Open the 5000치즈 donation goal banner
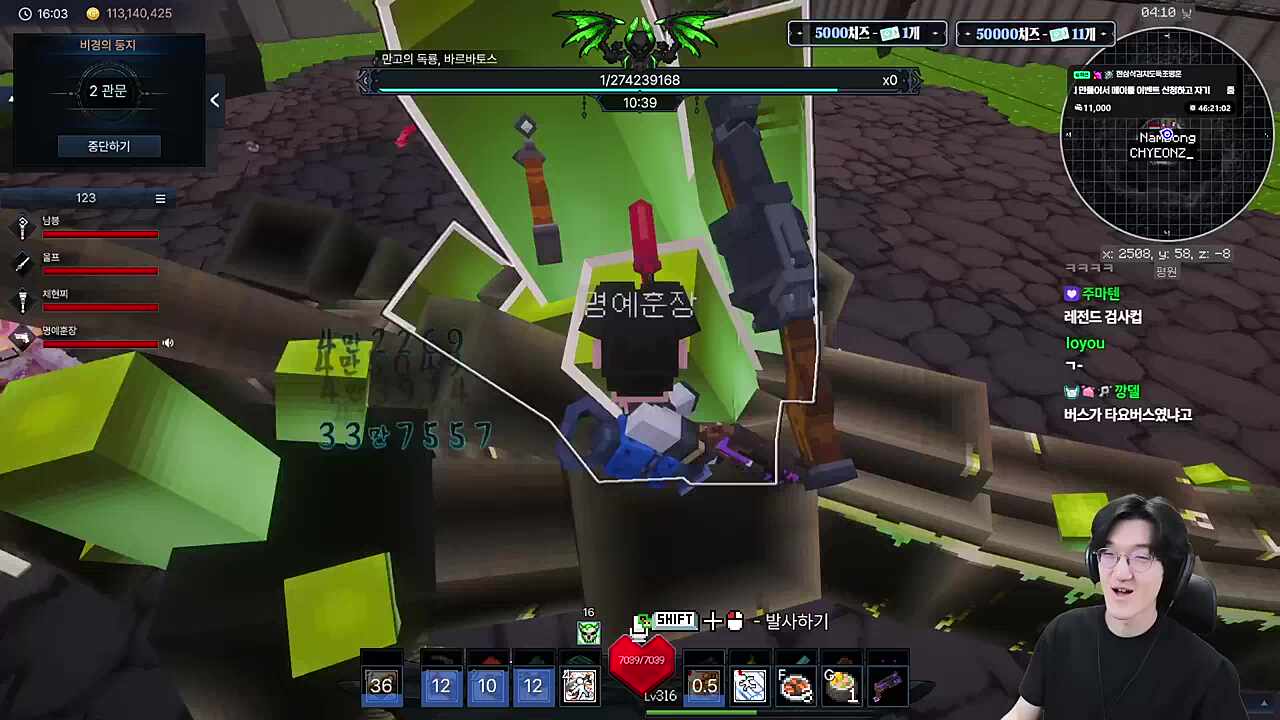This screenshot has width=1280, height=720. click(x=867, y=34)
